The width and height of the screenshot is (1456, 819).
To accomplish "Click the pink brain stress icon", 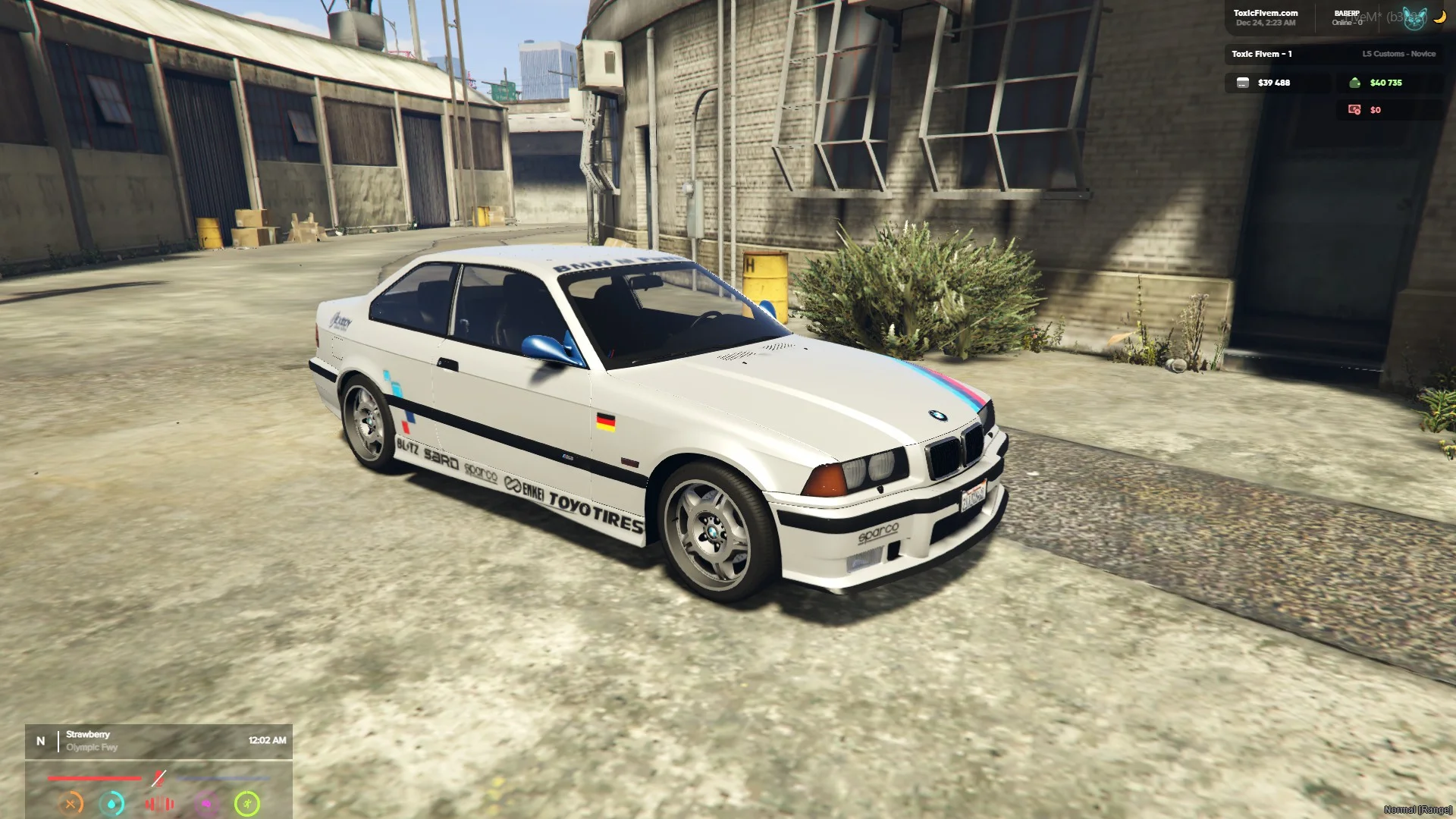I will pos(206,803).
